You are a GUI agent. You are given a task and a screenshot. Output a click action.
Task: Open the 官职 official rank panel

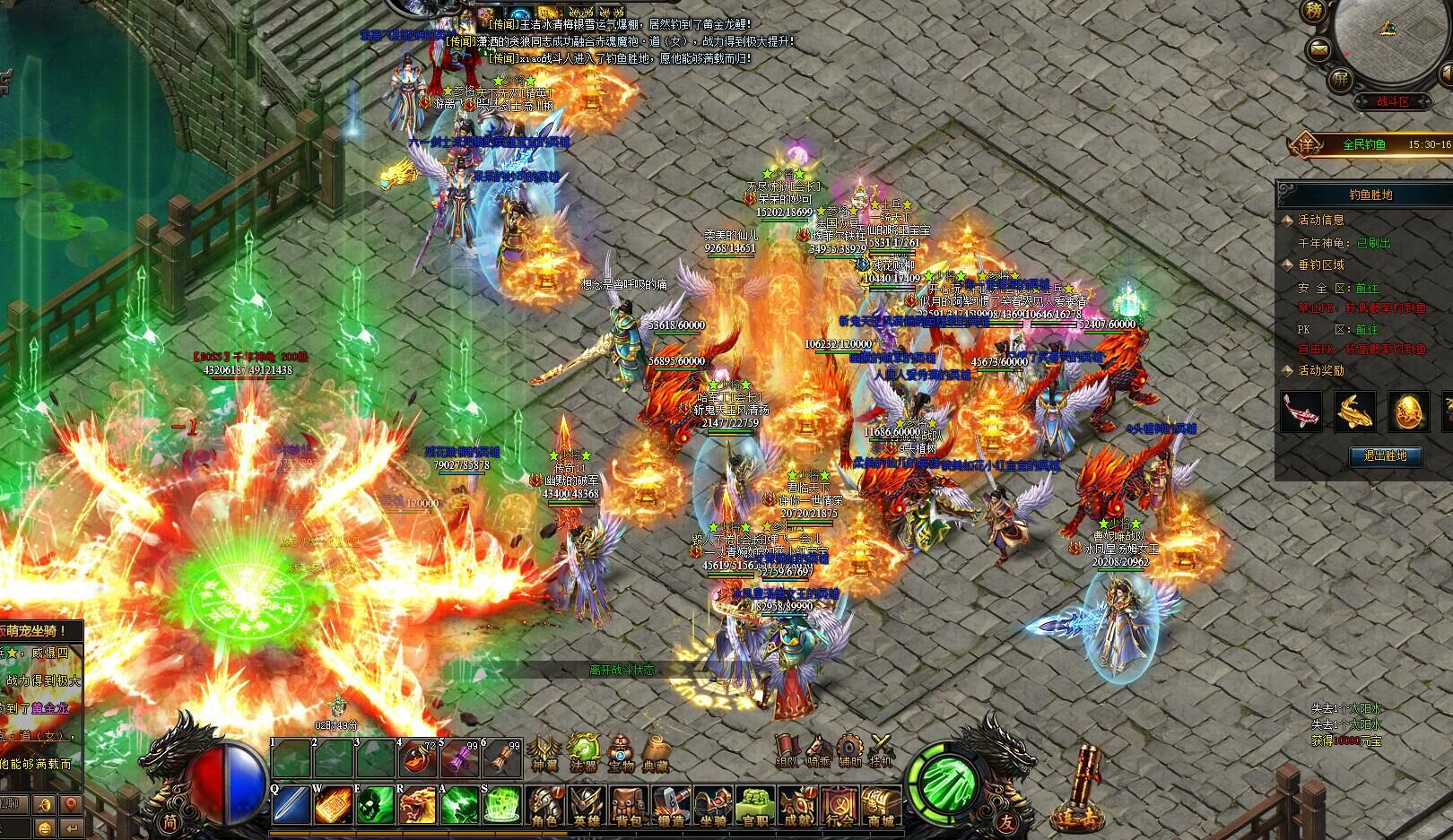755,804
